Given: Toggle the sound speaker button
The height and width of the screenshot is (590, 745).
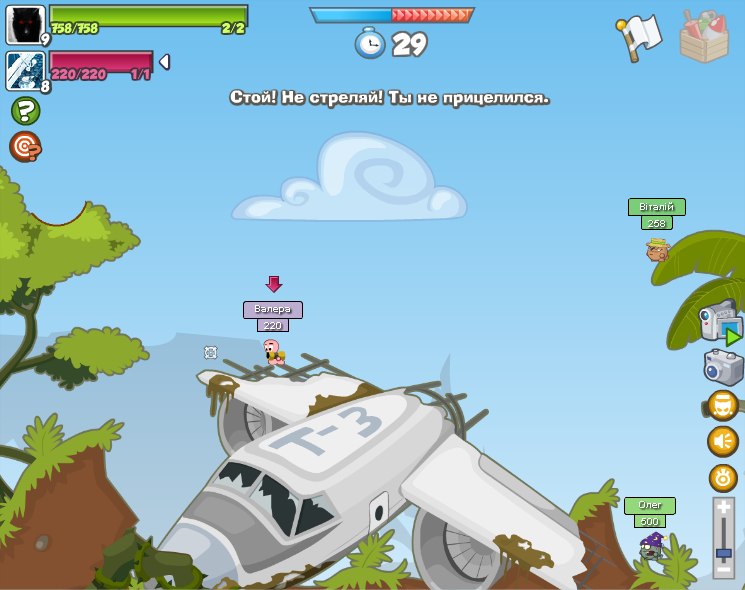Looking at the screenshot, I should (x=722, y=441).
